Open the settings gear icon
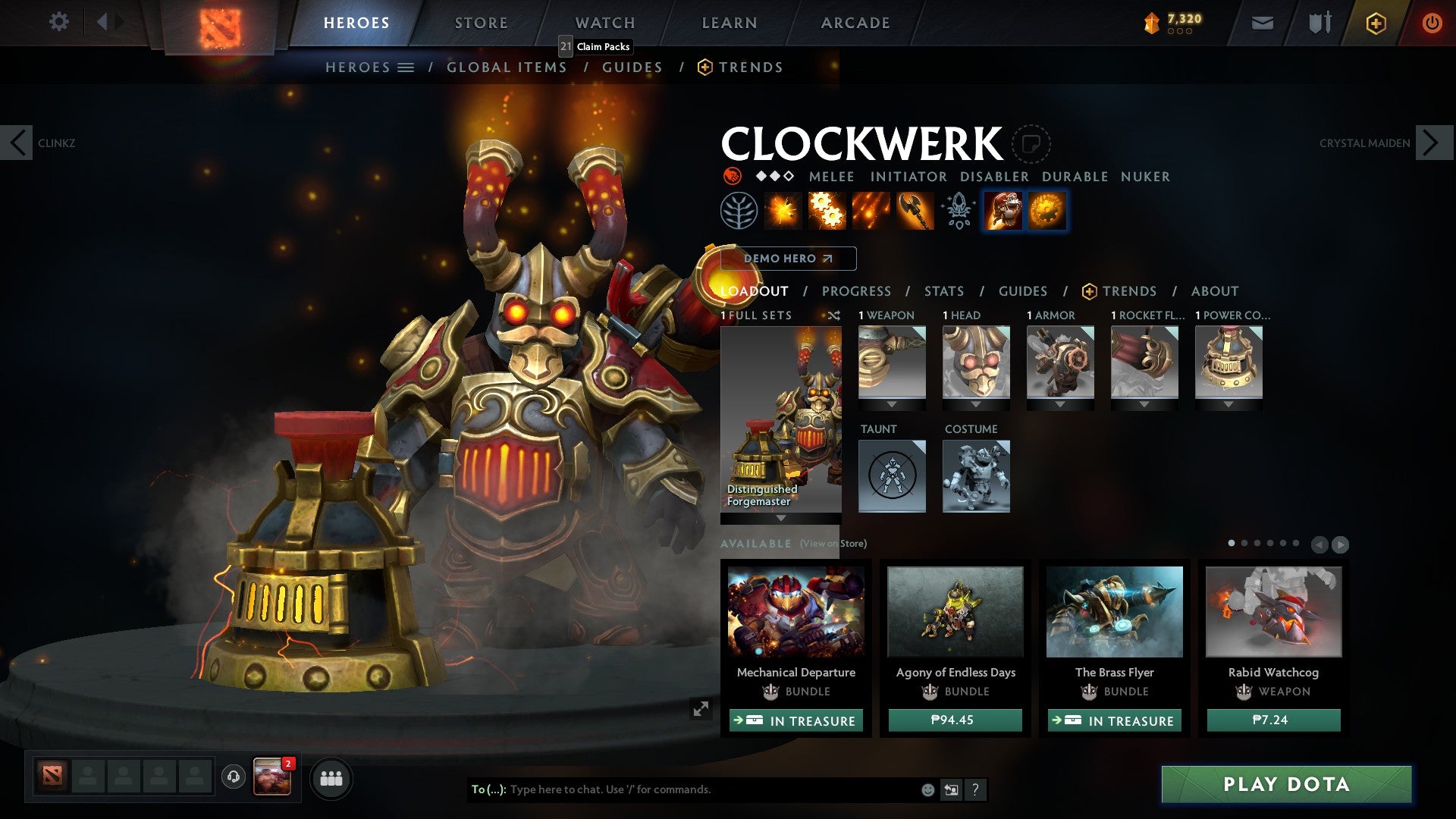The width and height of the screenshot is (1456, 819). pos(58,22)
